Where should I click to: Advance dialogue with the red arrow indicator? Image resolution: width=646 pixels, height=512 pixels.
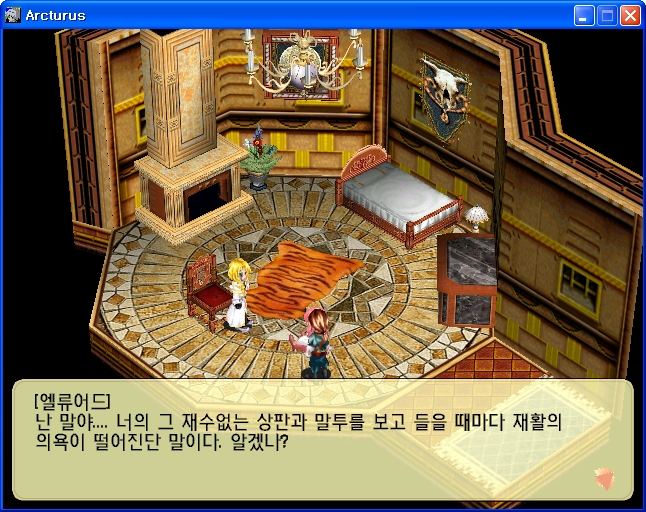tap(604, 477)
